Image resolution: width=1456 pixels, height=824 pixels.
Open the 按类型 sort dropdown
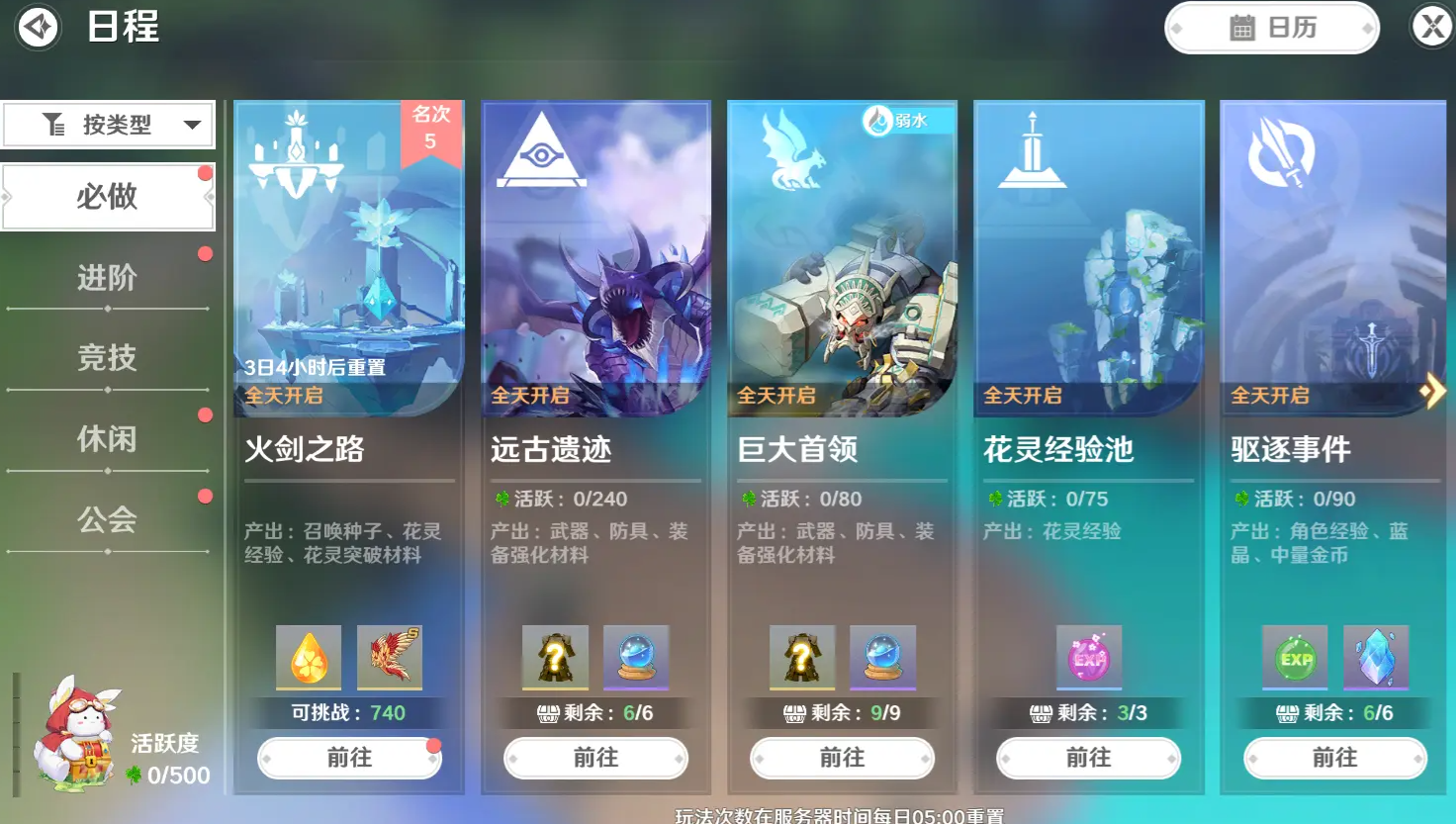pyautogui.click(x=108, y=124)
